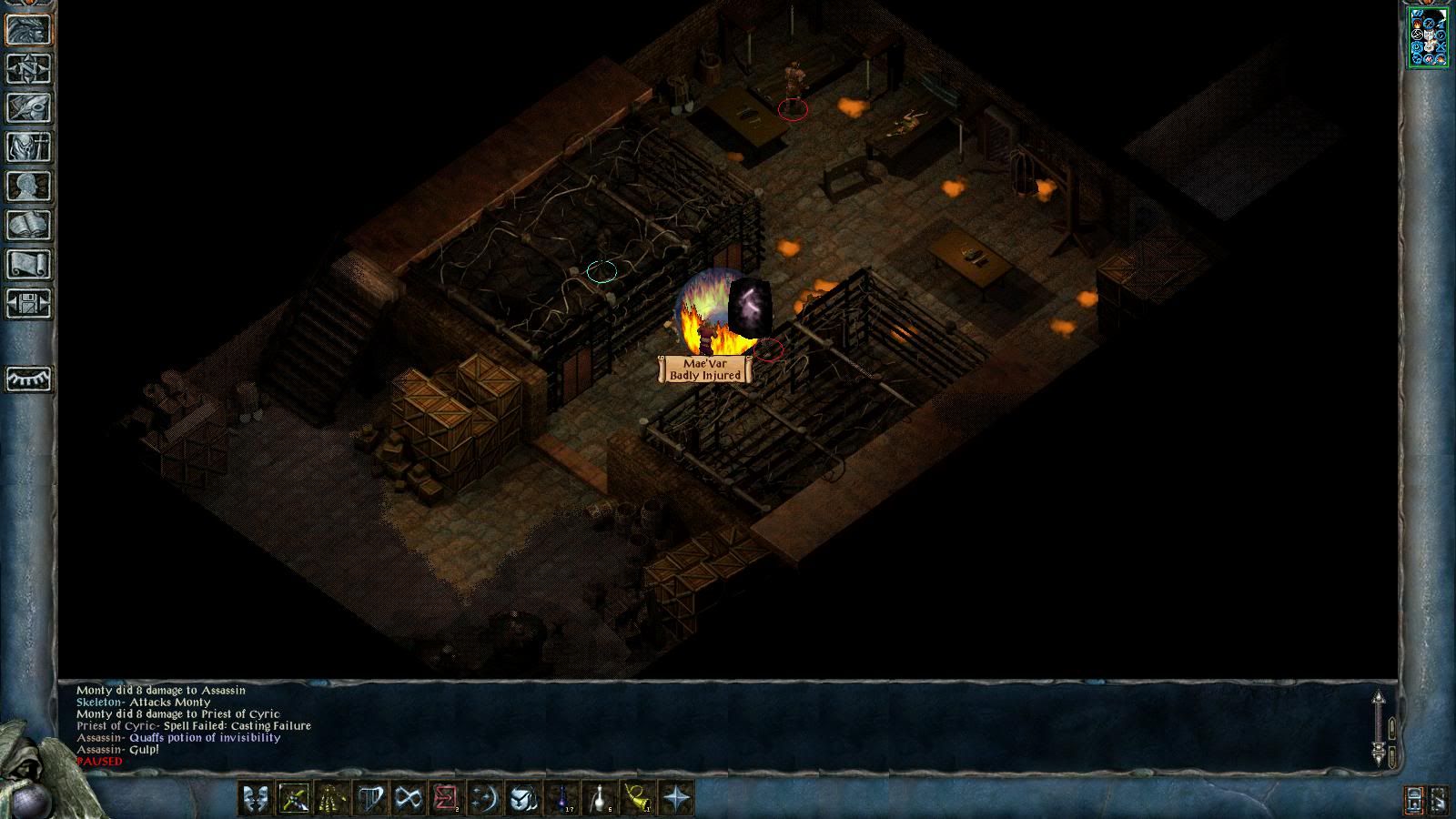Select the equipped weapon slot
The height and width of the screenshot is (819, 1456).
(293, 798)
